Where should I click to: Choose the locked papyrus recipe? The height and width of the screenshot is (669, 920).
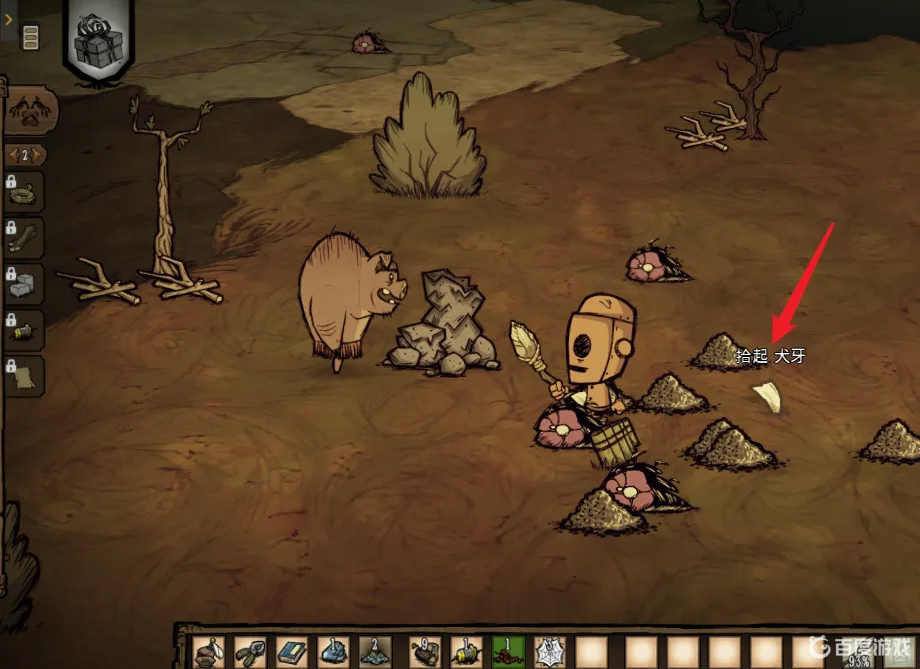click(26, 375)
